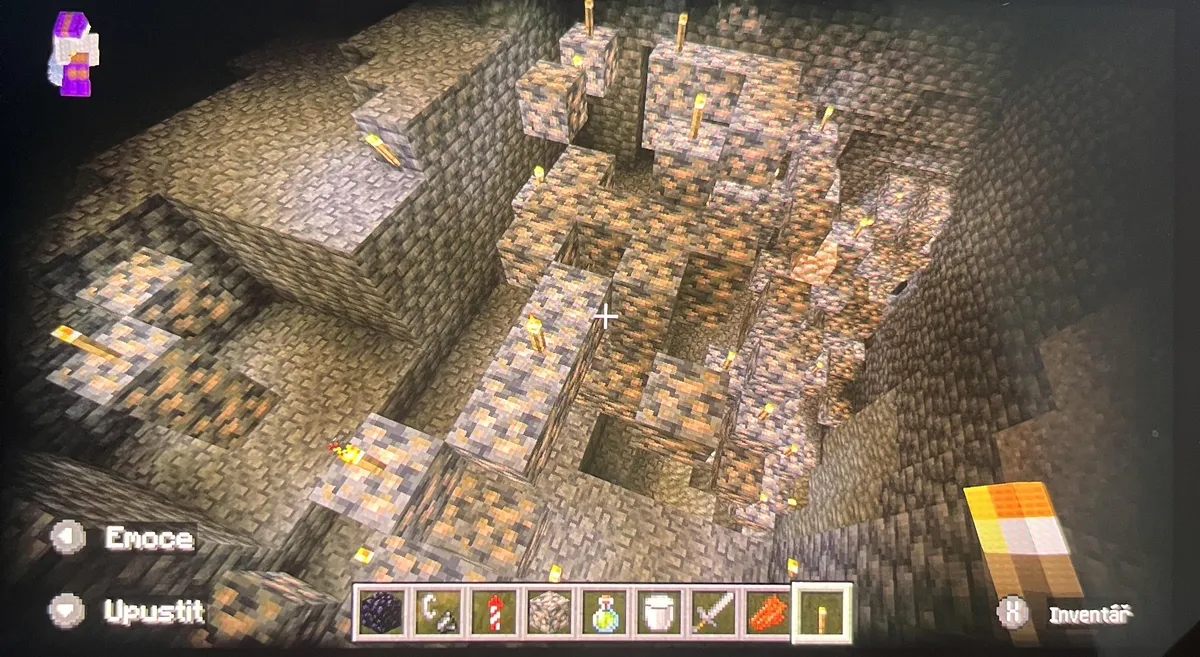Image resolution: width=1200 pixels, height=657 pixels.
Task: Equip the iron sword from the hotbar
Action: click(714, 611)
